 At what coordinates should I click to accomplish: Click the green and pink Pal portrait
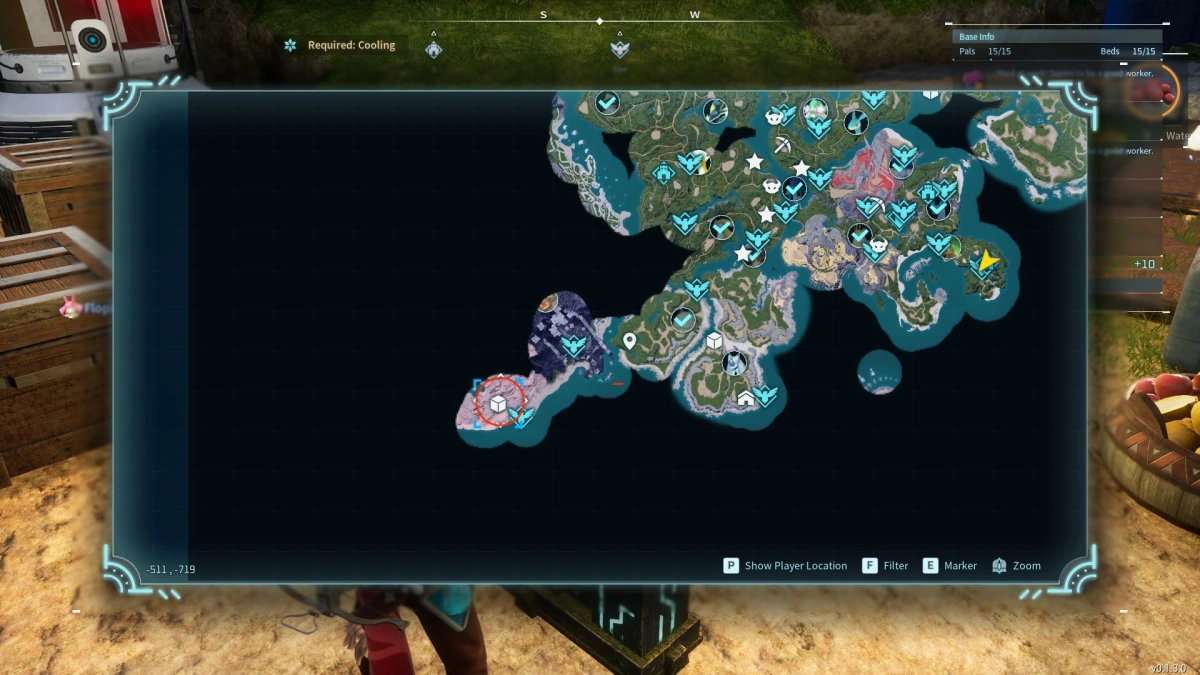817,107
